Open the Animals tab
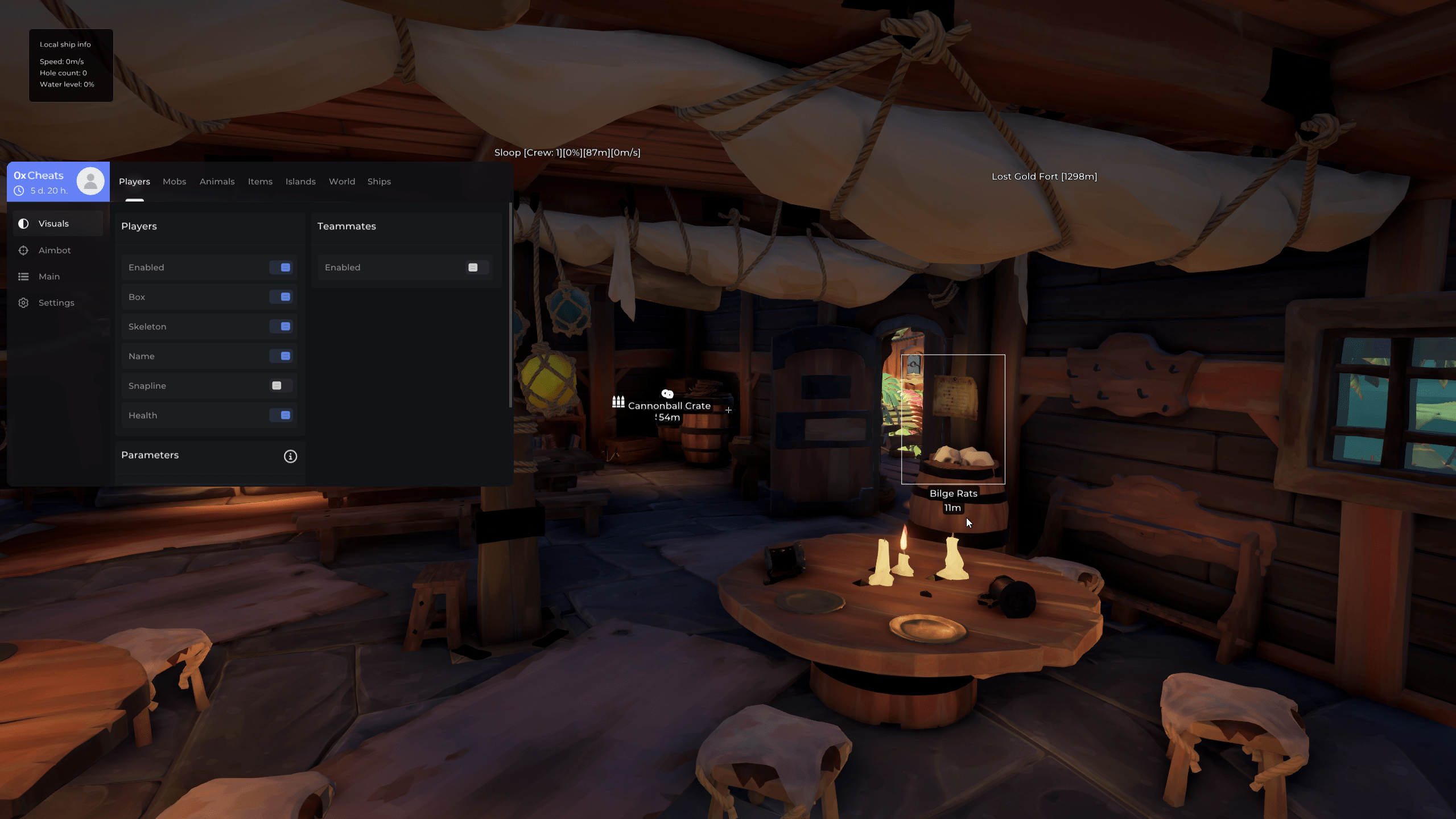This screenshot has width=1456, height=819. click(x=217, y=182)
